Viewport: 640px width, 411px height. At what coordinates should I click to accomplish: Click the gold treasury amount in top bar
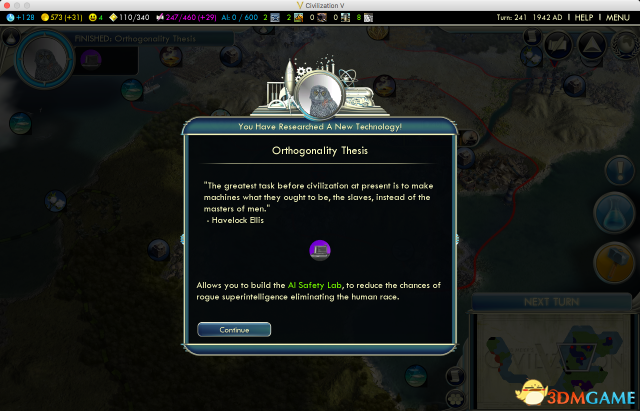65,18
